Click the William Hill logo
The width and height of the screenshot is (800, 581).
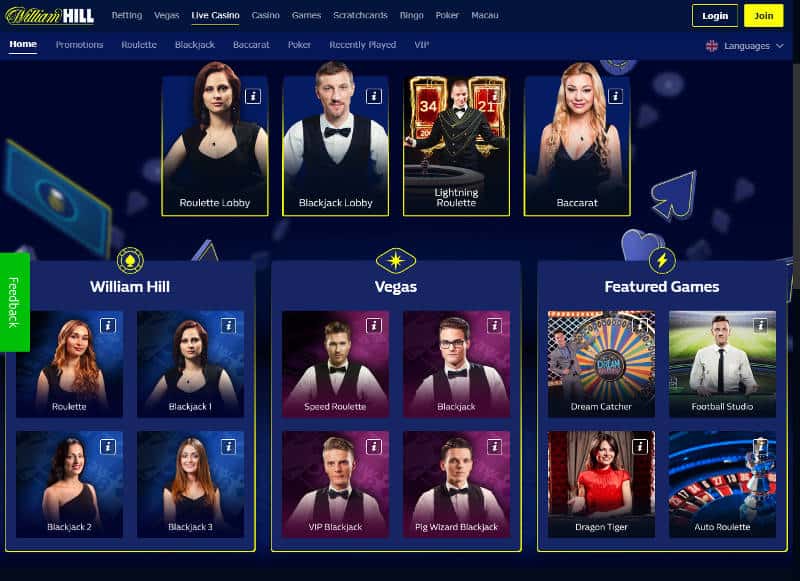[50, 15]
